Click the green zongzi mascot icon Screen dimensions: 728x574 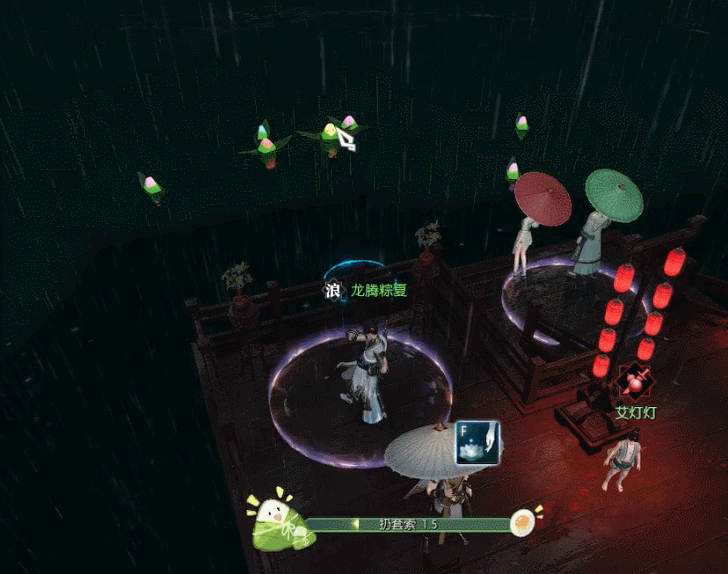279,520
